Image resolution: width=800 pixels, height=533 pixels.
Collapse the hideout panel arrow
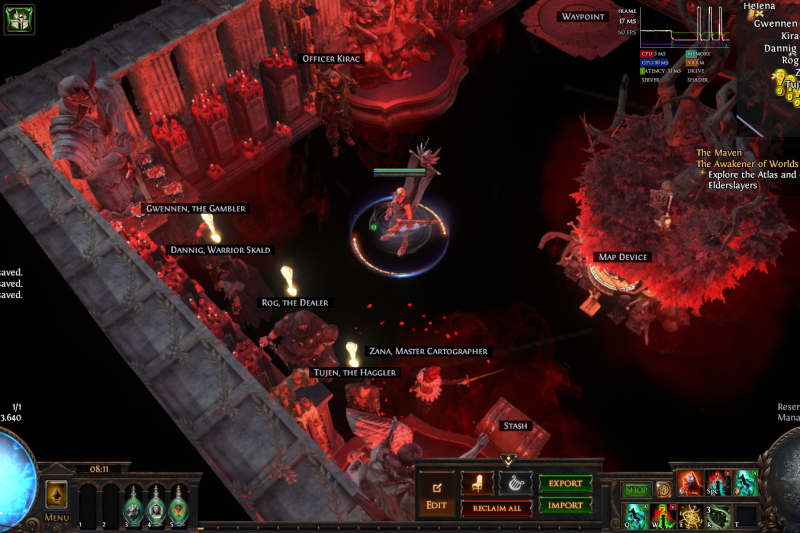click(508, 460)
